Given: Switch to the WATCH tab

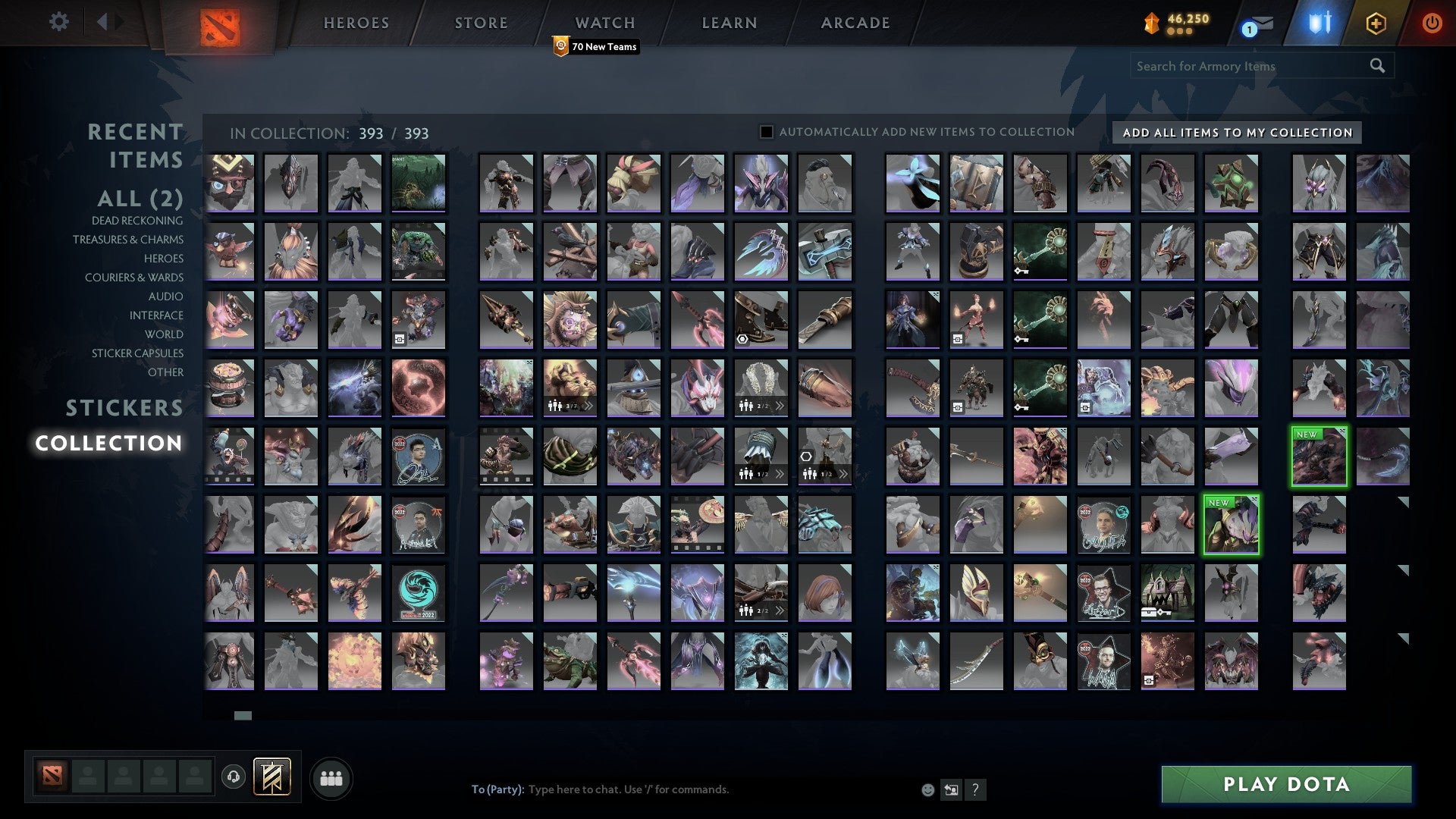Looking at the screenshot, I should coord(604,22).
